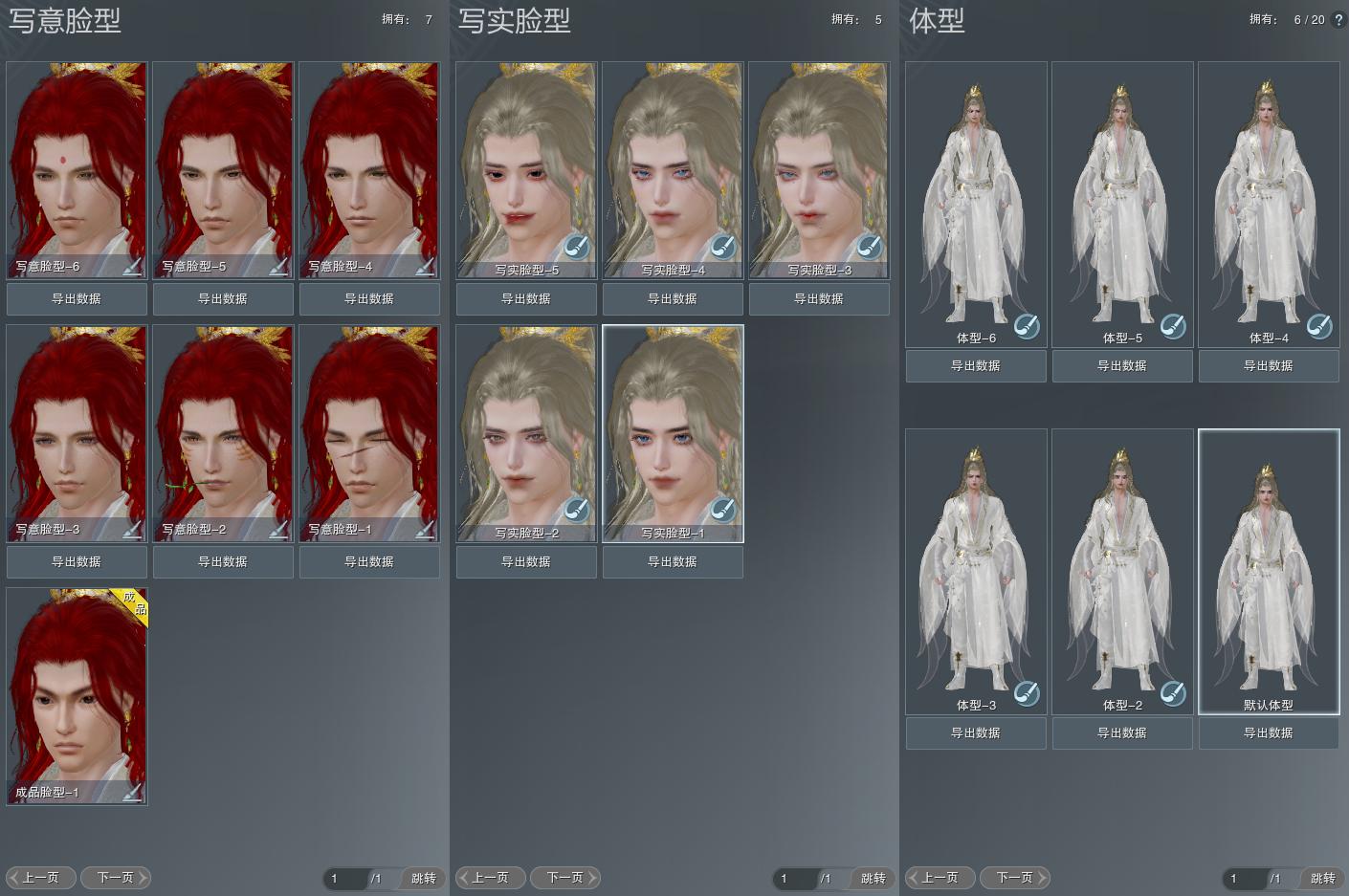This screenshot has width=1349, height=896.
Task: Go to previous page in 写实脸型 panel
Action: tap(491, 878)
